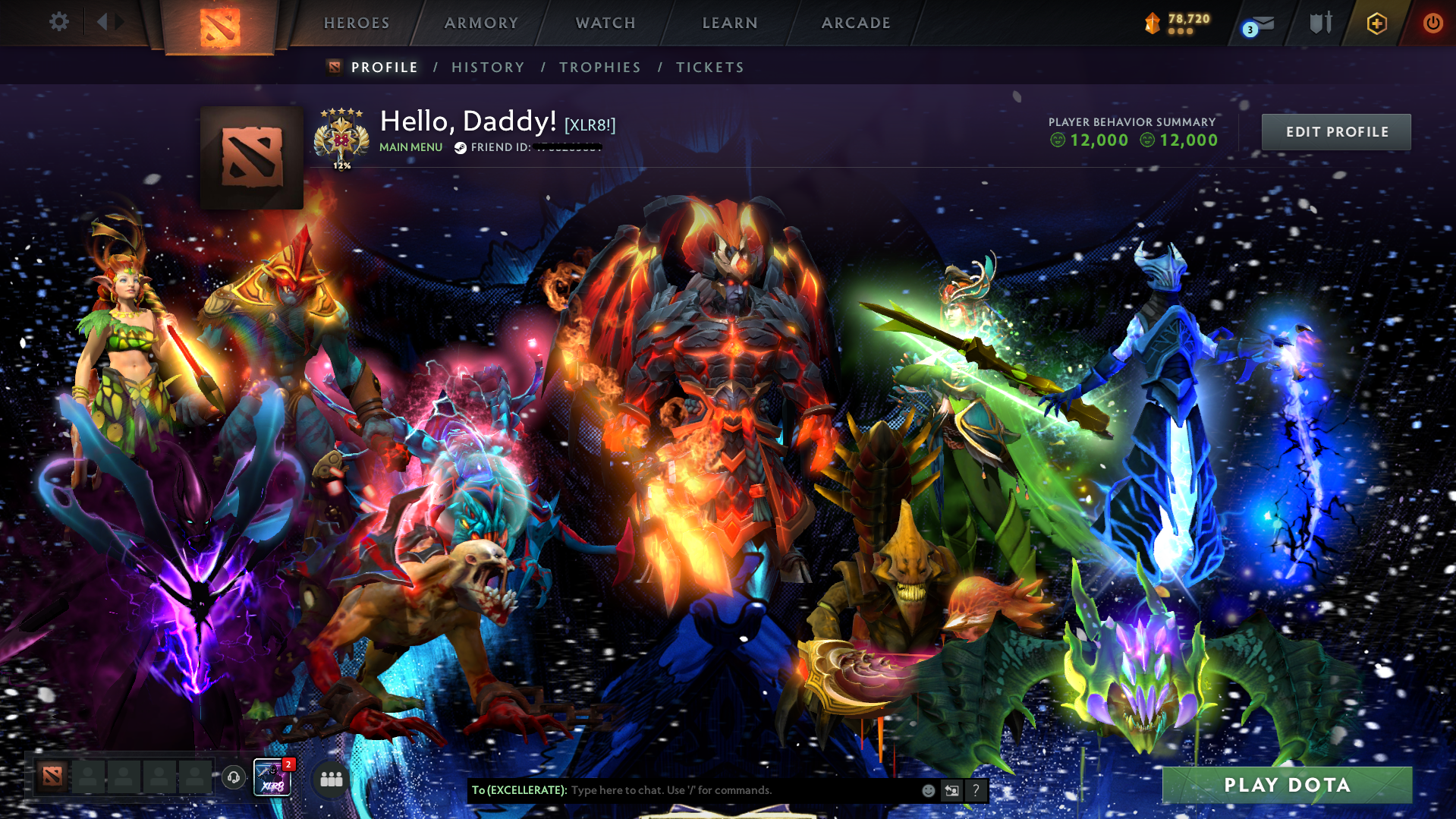Switch to the TROPHIES tab
1456x819 pixels.
point(599,67)
